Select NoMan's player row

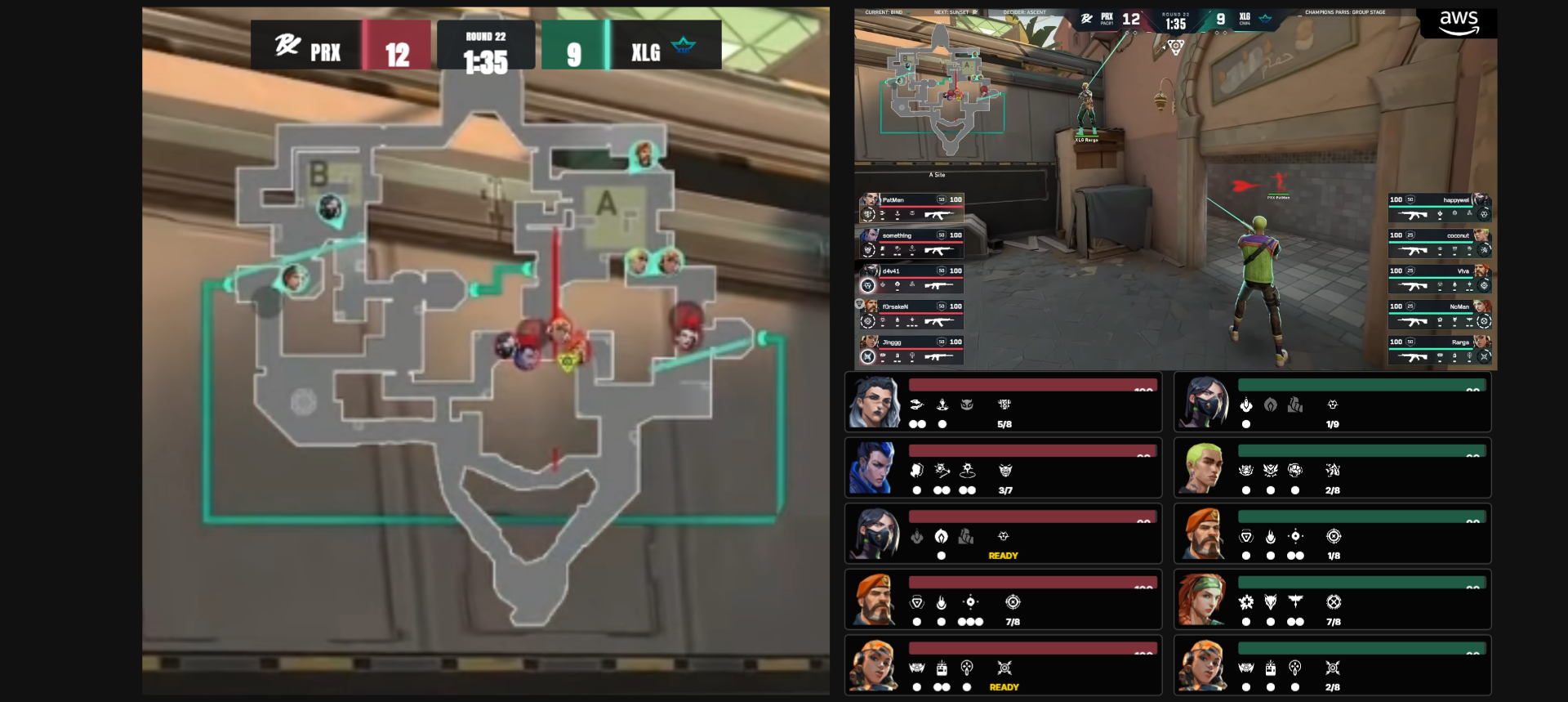(1439, 315)
